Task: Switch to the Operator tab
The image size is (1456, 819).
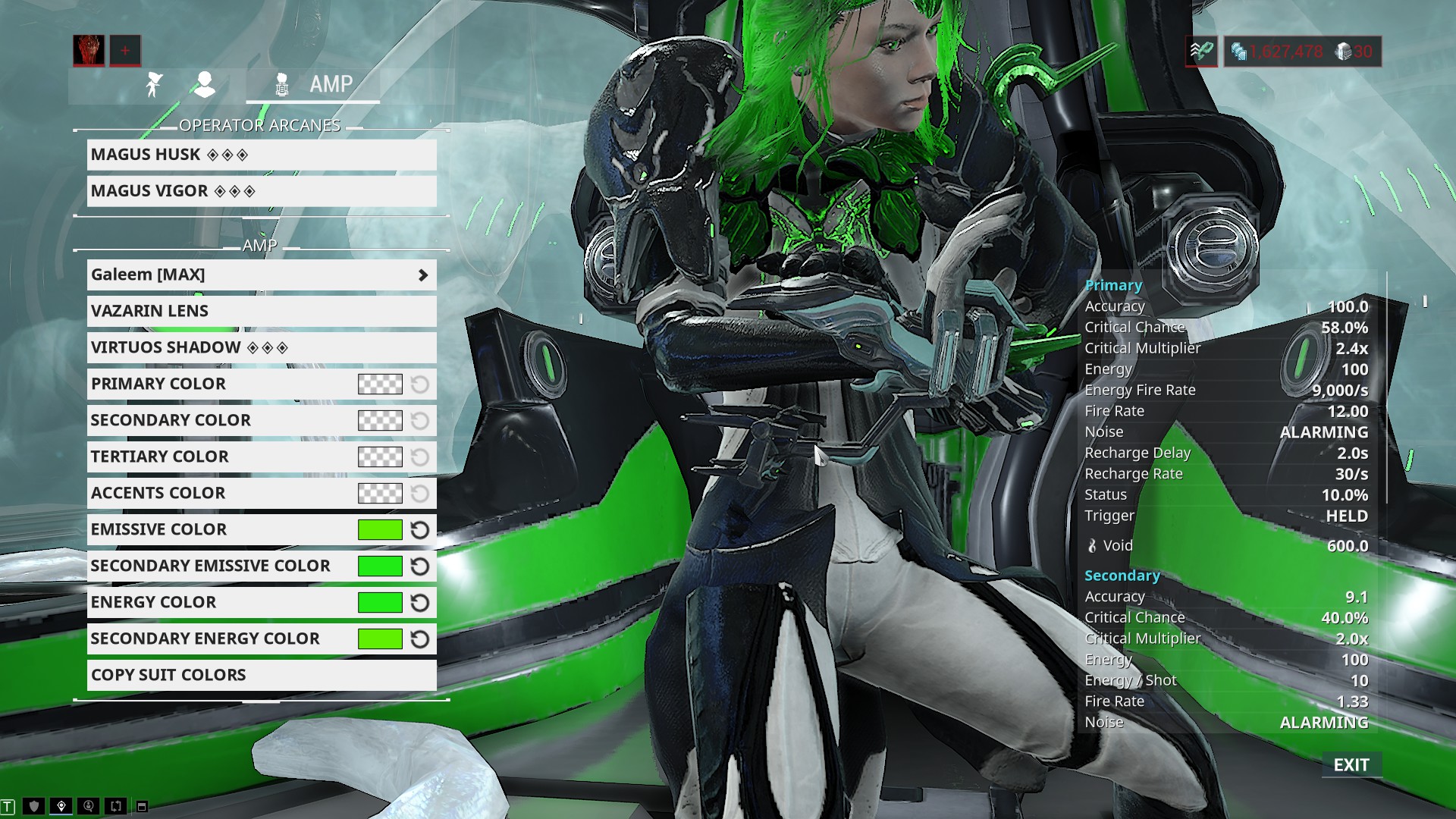Action: click(x=204, y=84)
